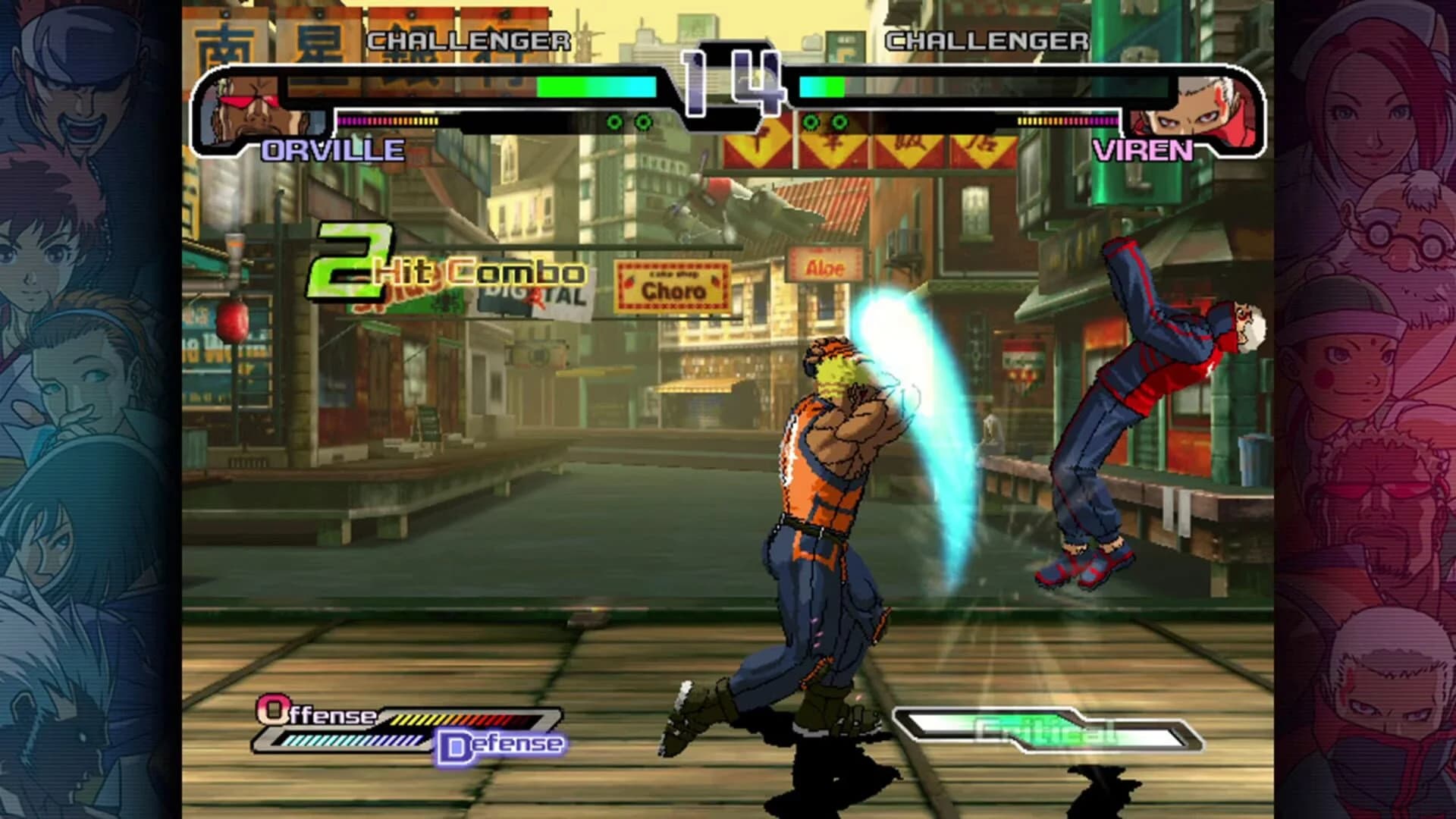
Task: Click the VIREN name text
Action: click(1146, 151)
